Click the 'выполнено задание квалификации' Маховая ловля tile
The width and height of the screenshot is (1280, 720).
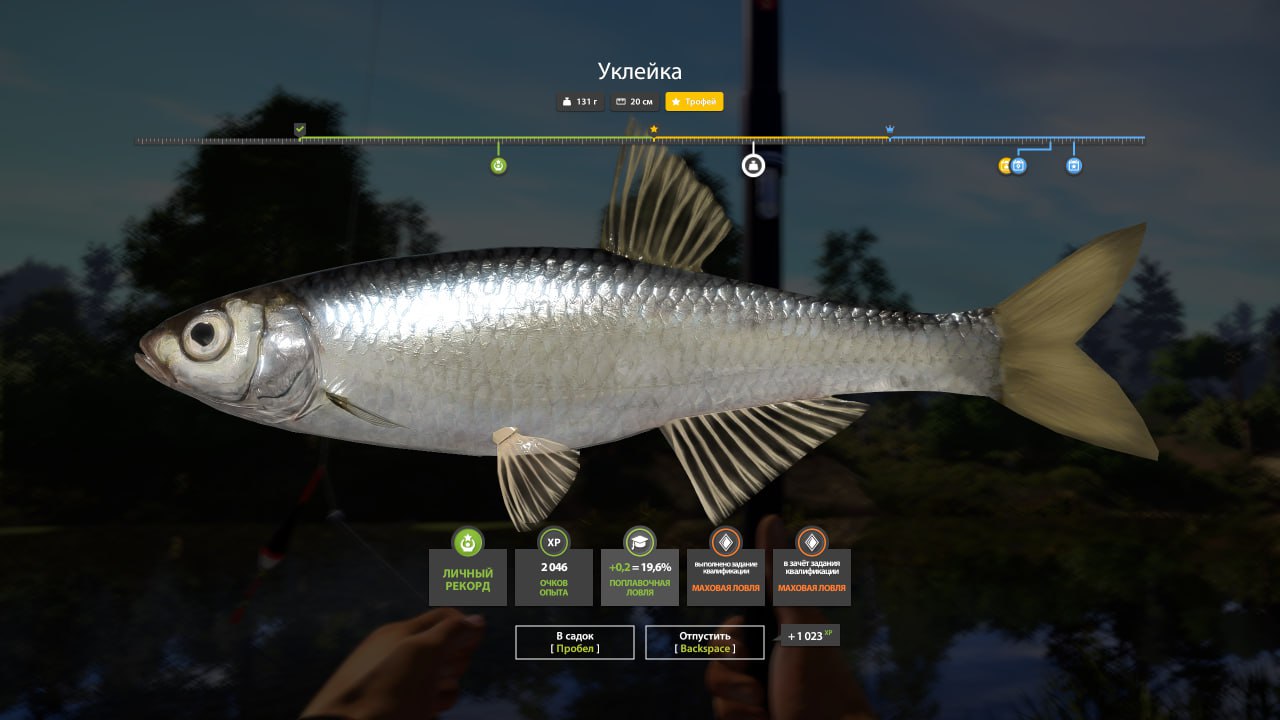tap(726, 577)
